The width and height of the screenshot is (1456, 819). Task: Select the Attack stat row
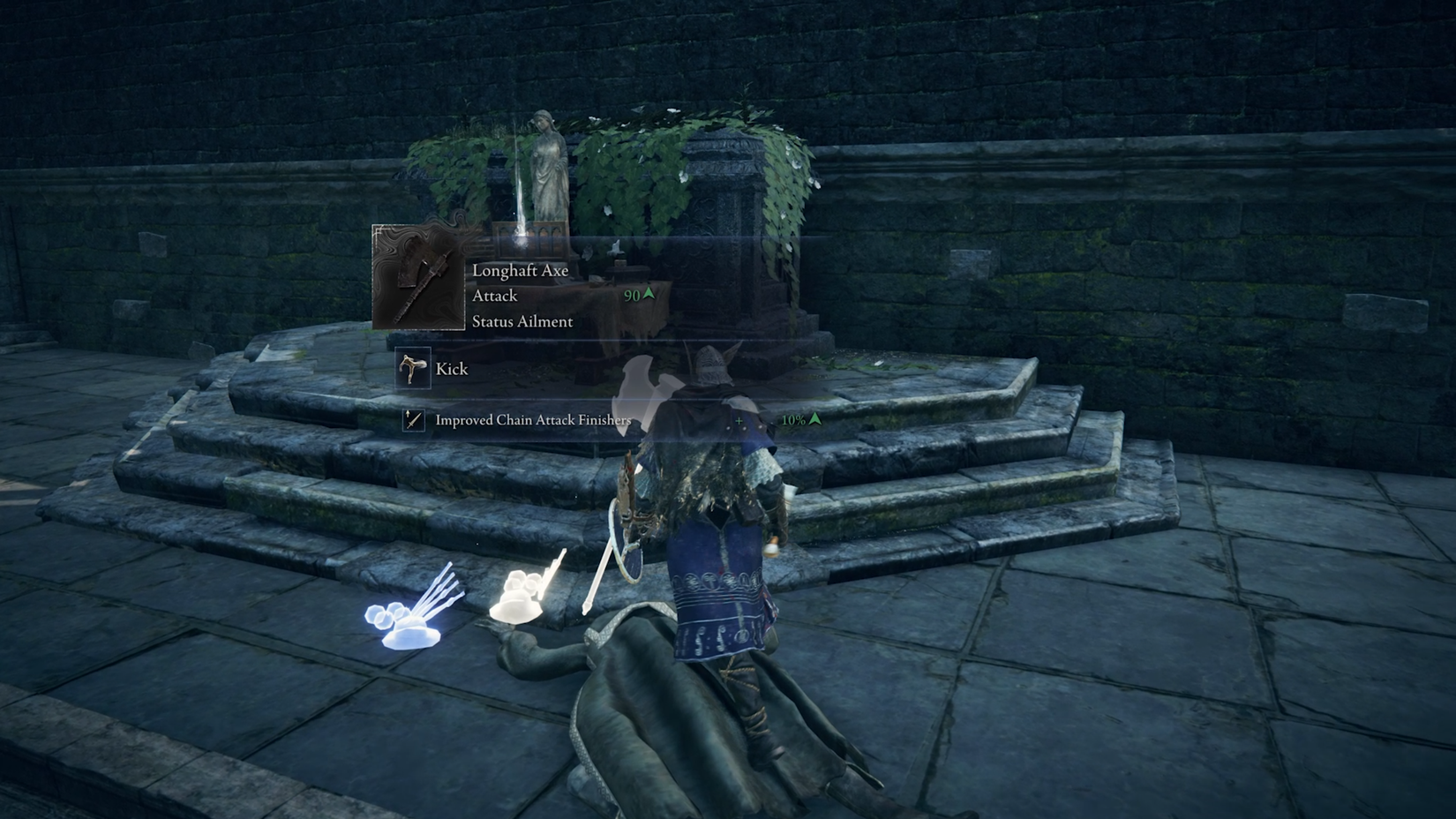coord(496,296)
